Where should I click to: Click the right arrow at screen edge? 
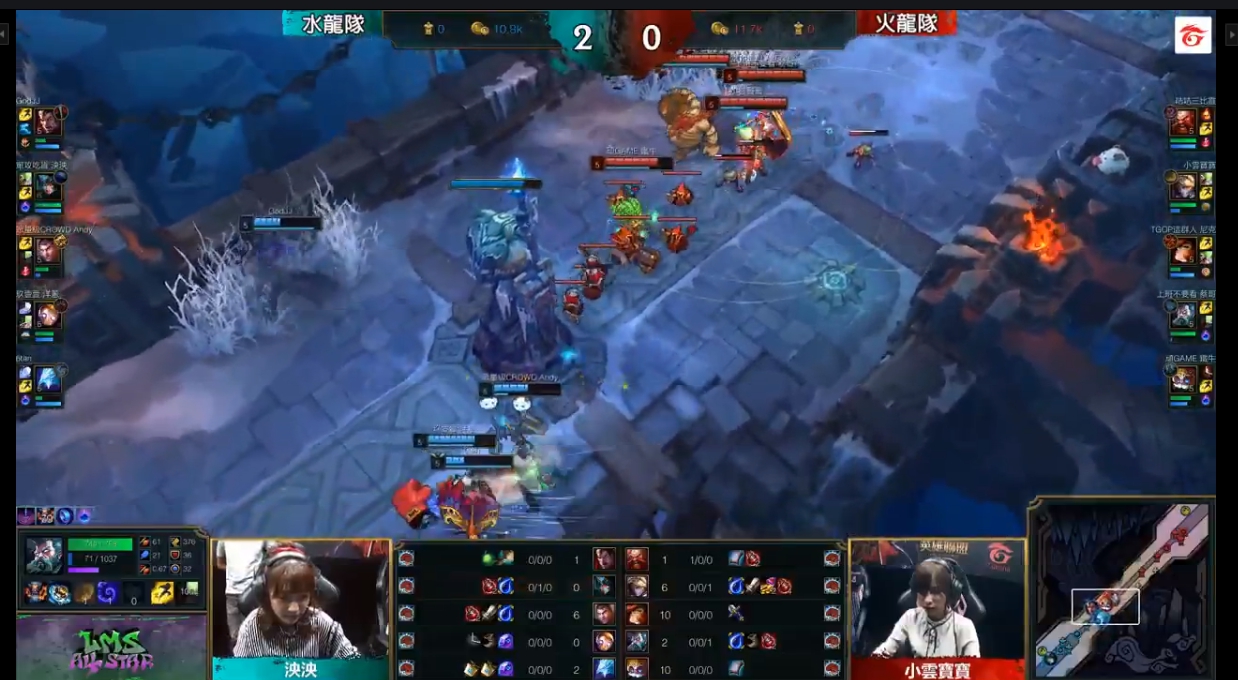(x=1230, y=35)
